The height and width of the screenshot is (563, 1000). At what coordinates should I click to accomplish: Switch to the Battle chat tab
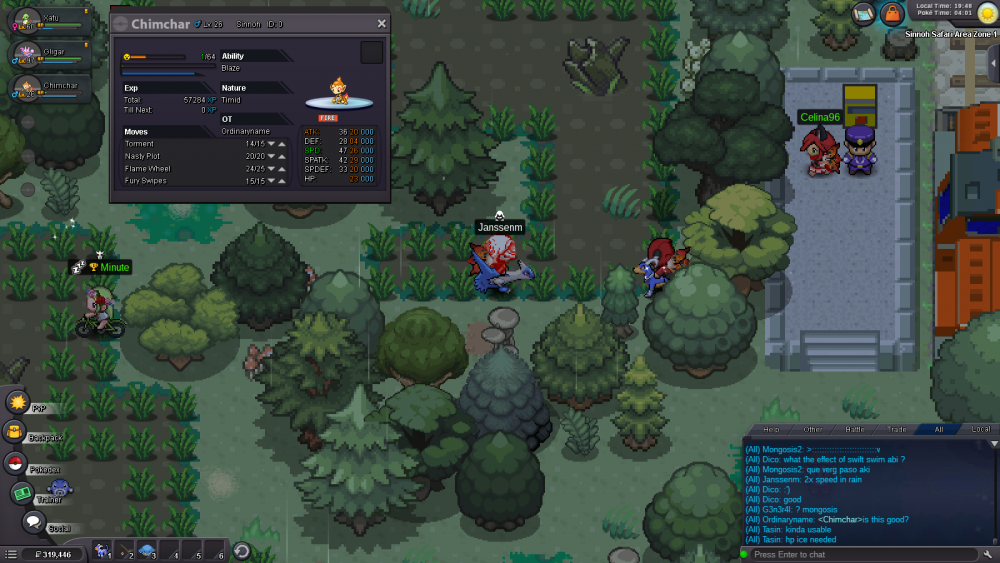(855, 429)
